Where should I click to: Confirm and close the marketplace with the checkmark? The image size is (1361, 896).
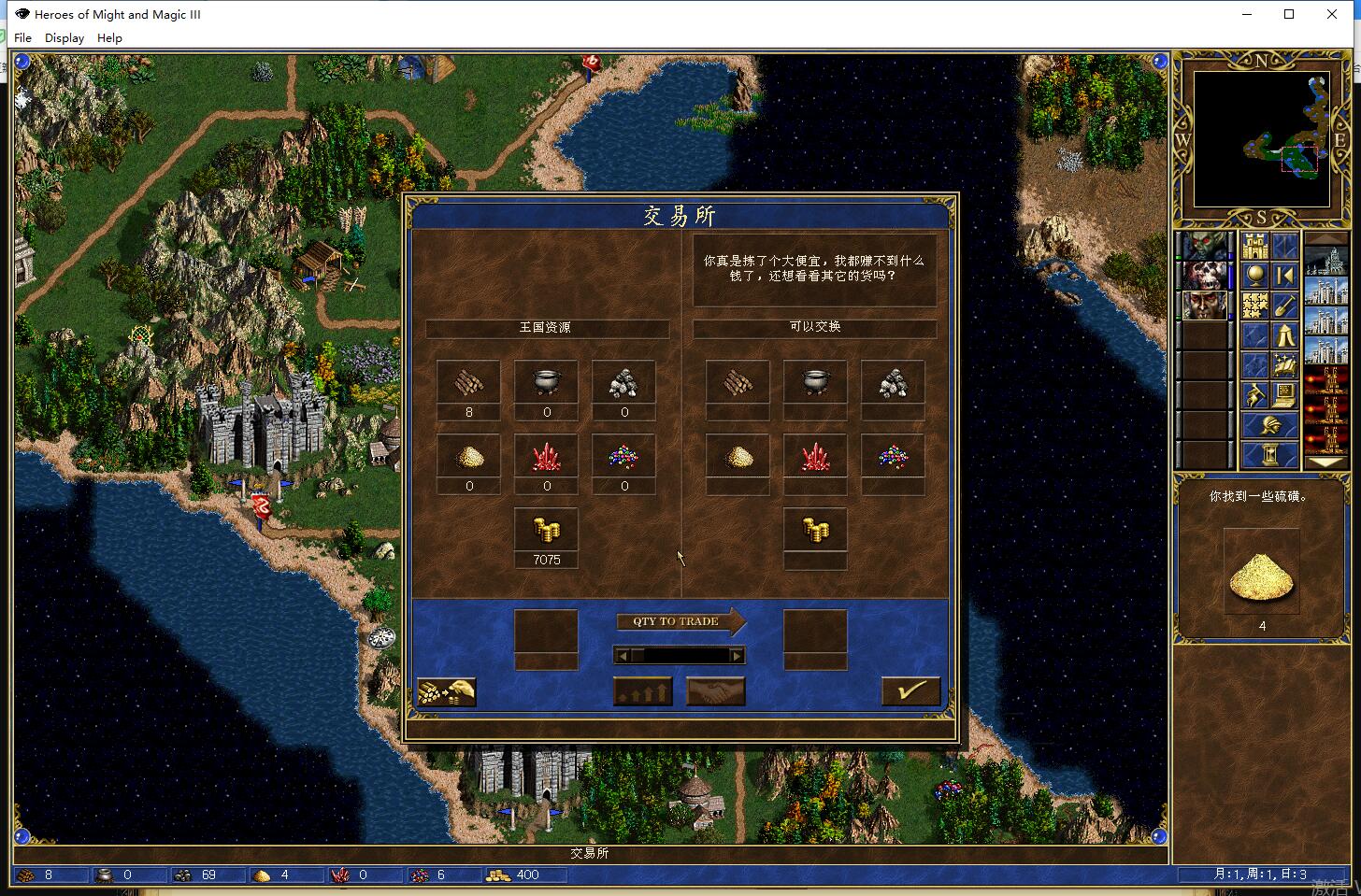click(910, 690)
